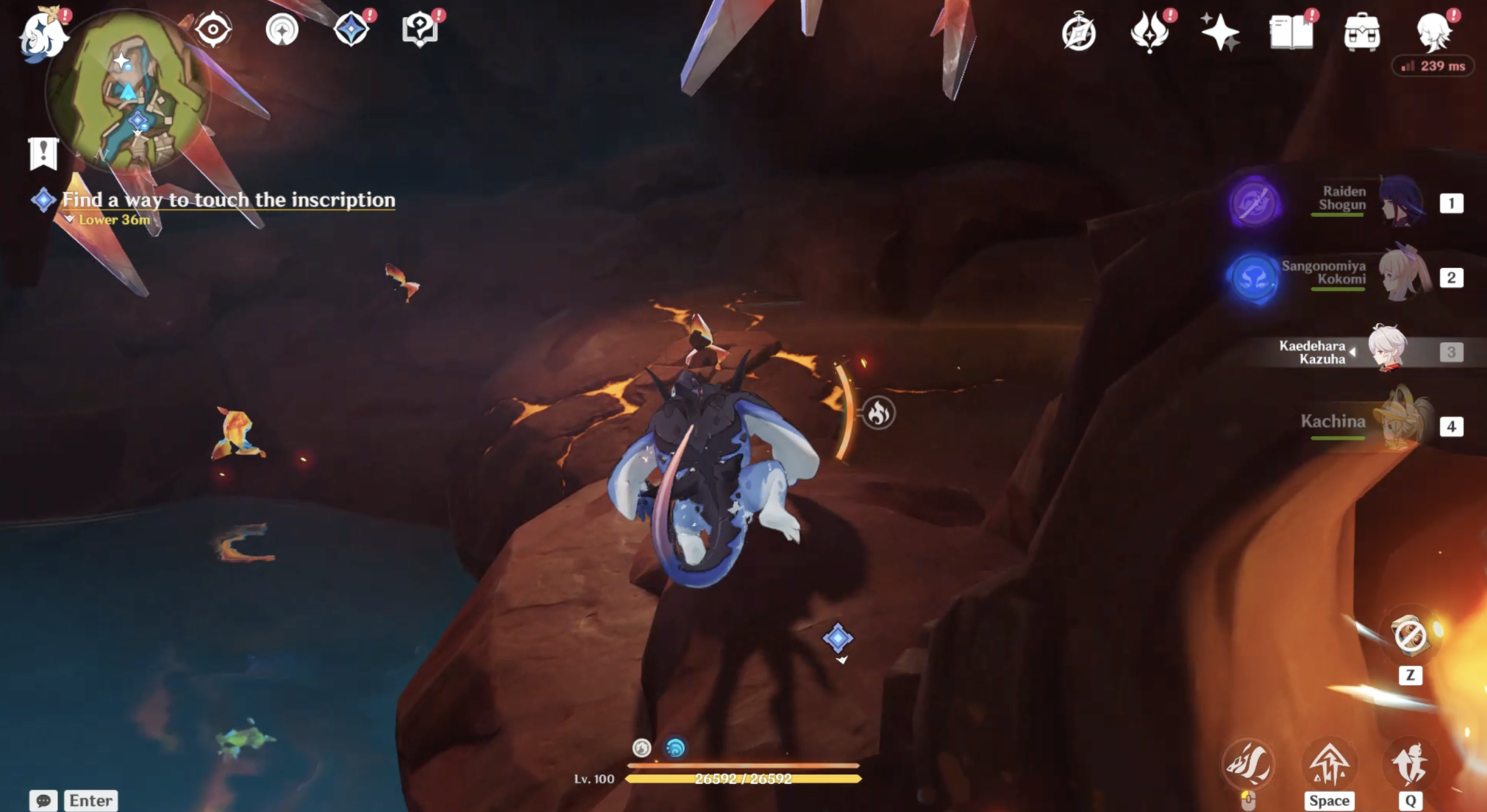Image resolution: width=1487 pixels, height=812 pixels.
Task: Open the Adventurer Handbook
Action: point(1292,31)
